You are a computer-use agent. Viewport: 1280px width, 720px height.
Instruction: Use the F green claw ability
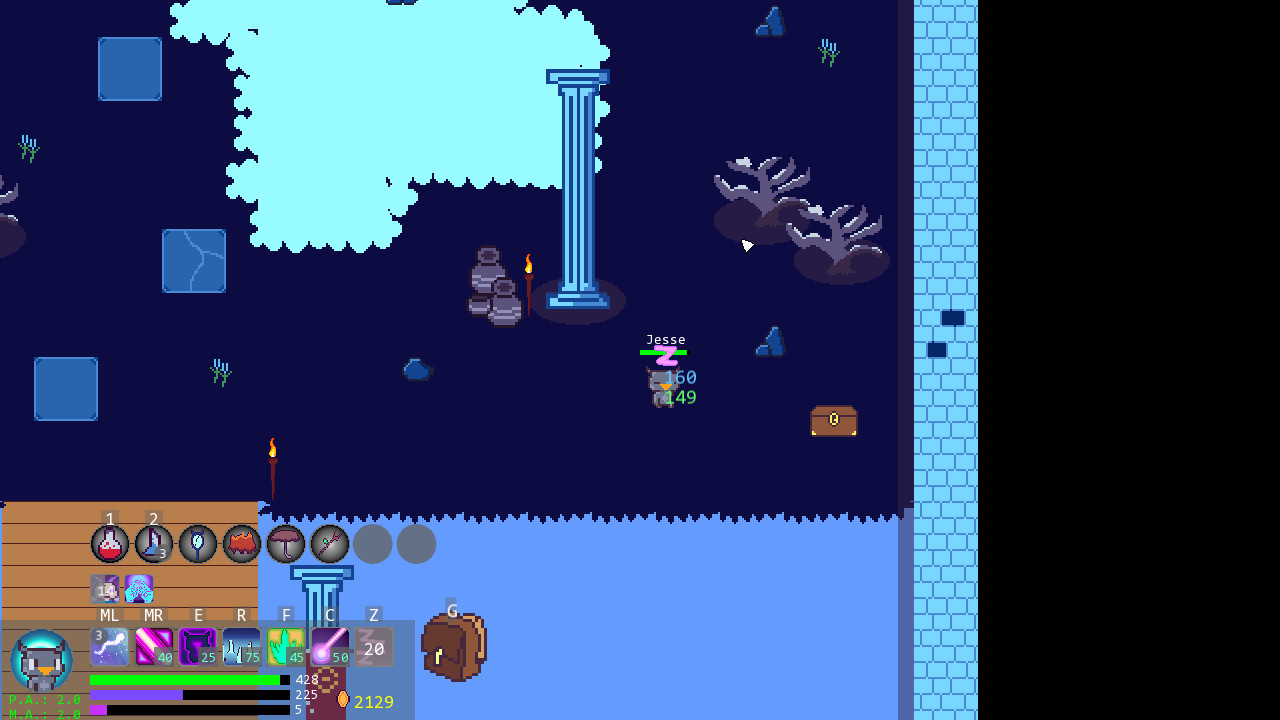pos(286,648)
